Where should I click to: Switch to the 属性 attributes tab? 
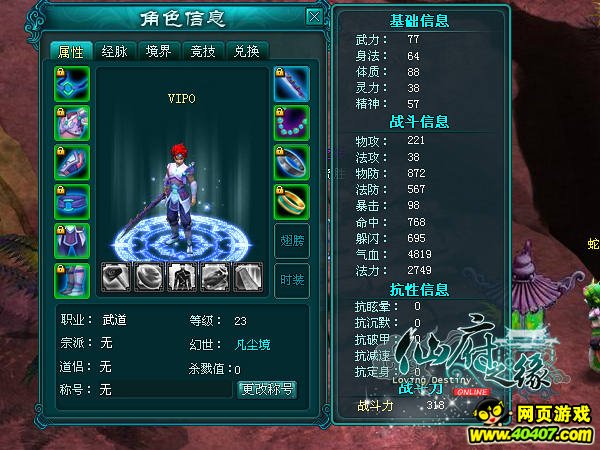(x=71, y=52)
